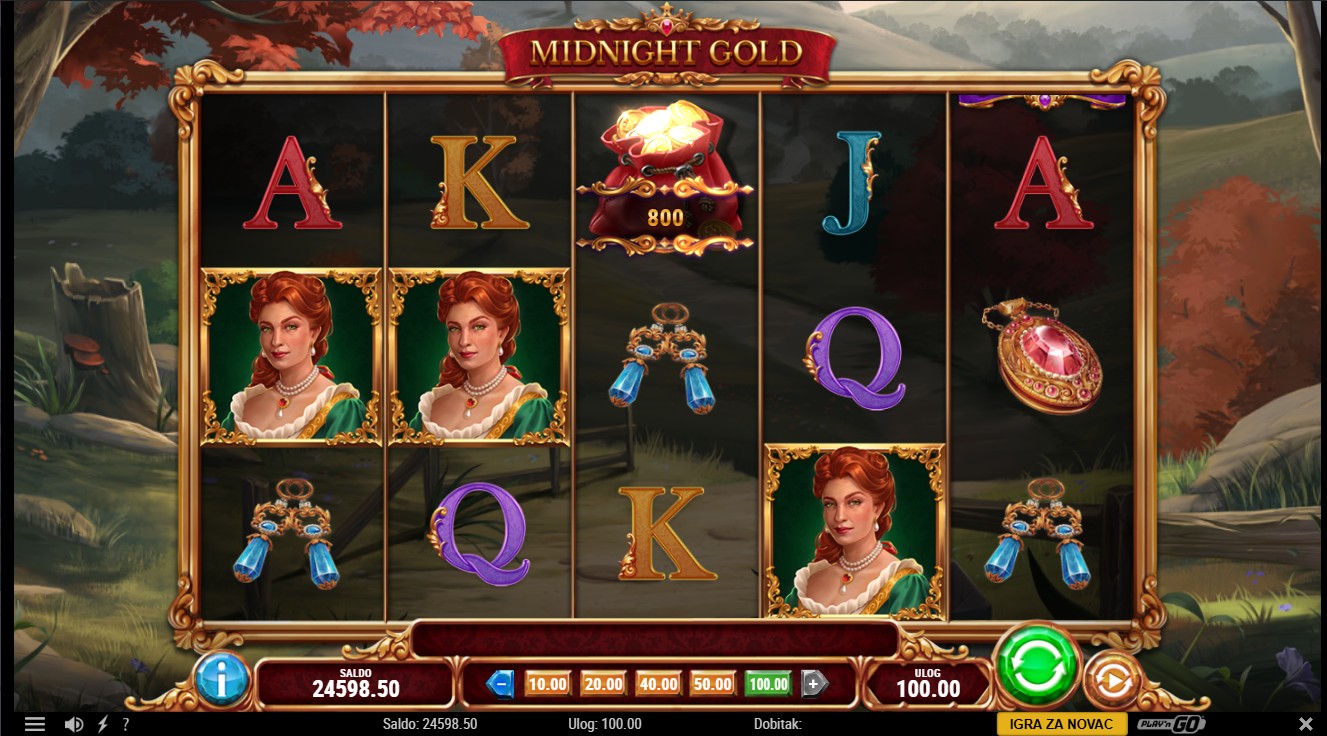Decrease the bet with the minus arrow

(x=501, y=684)
